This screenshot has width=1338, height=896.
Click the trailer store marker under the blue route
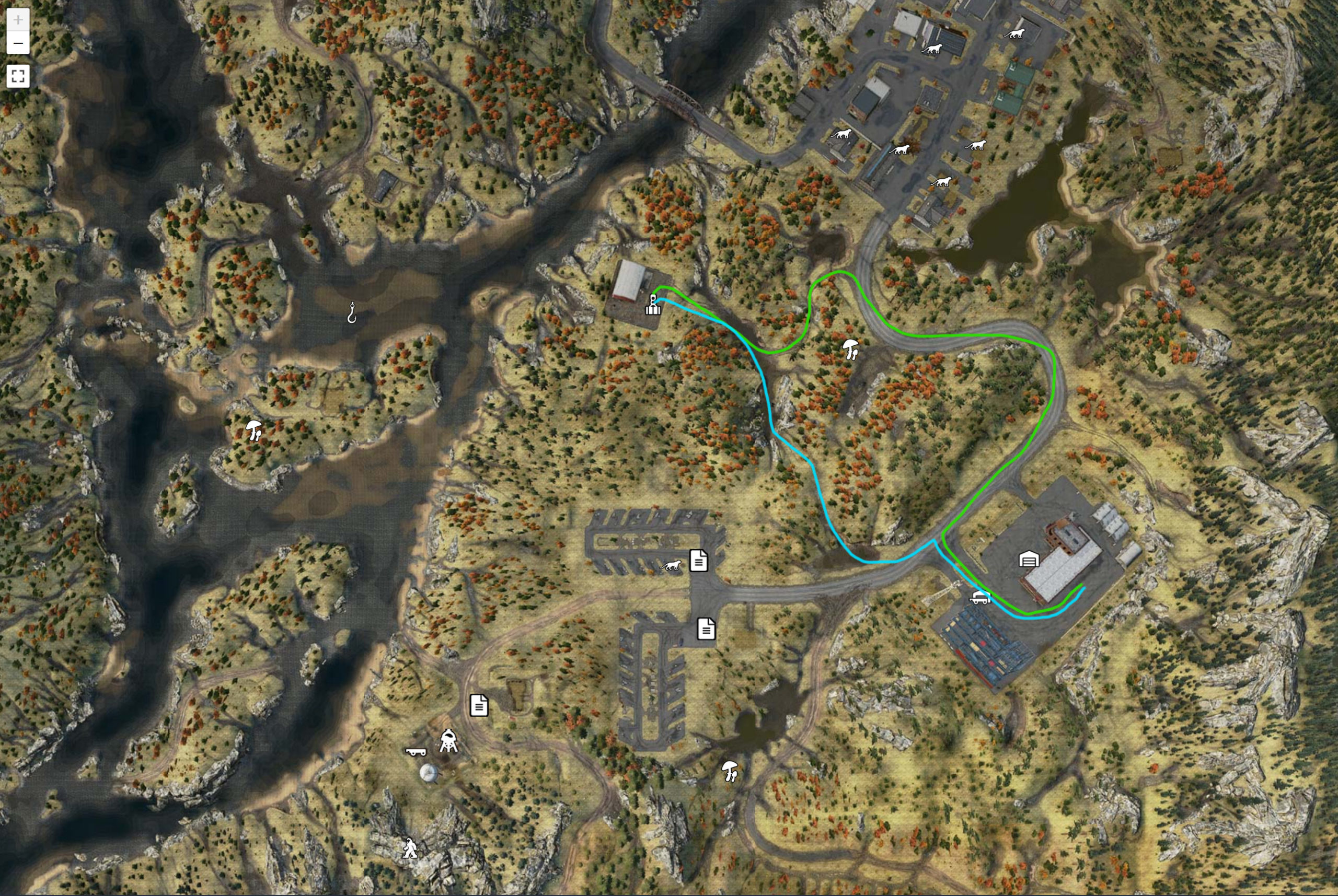[x=980, y=598]
